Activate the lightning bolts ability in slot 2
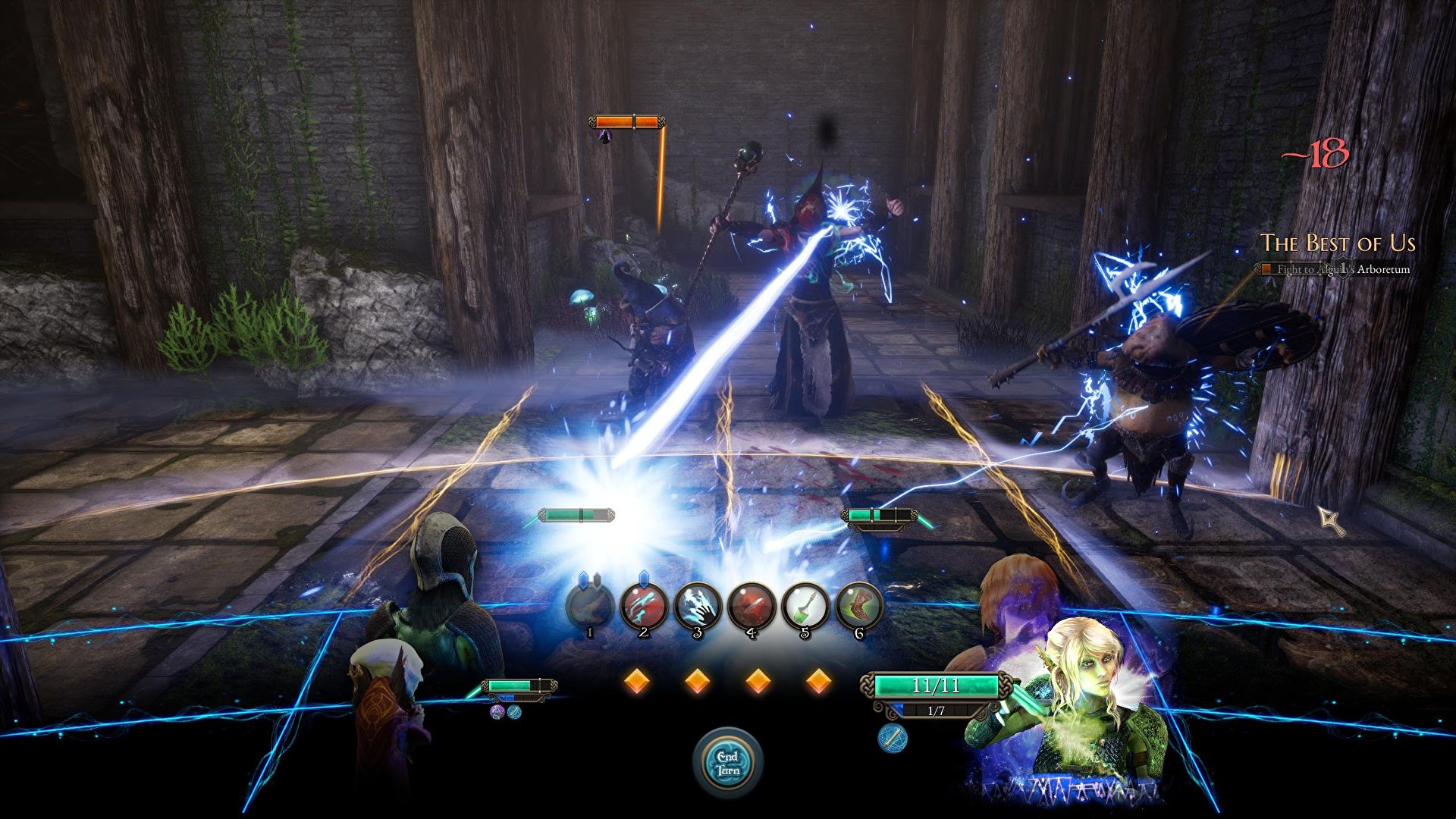The height and width of the screenshot is (819, 1456). coord(644,606)
